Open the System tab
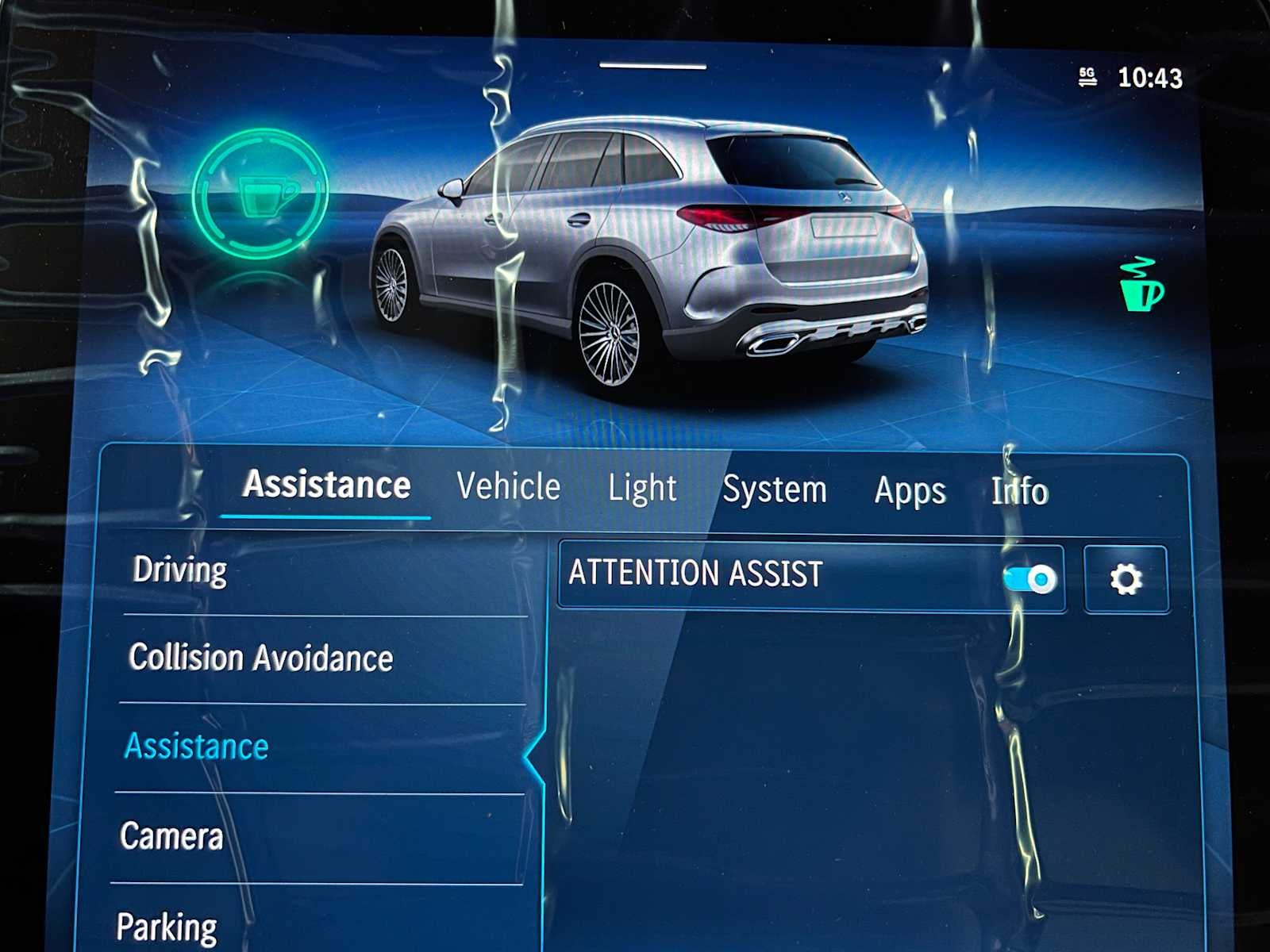 tap(775, 489)
